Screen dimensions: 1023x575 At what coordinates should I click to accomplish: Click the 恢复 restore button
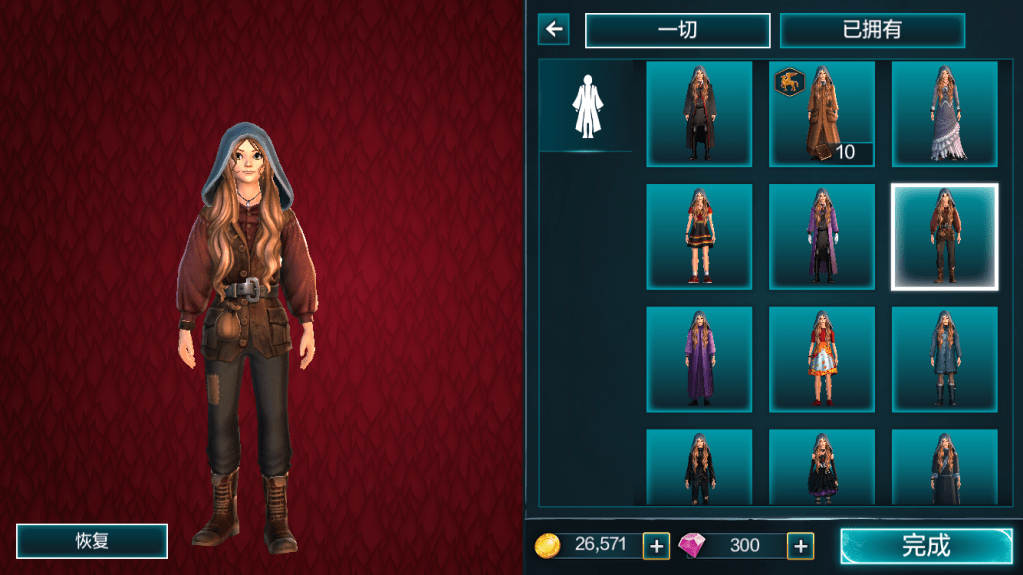click(x=92, y=541)
